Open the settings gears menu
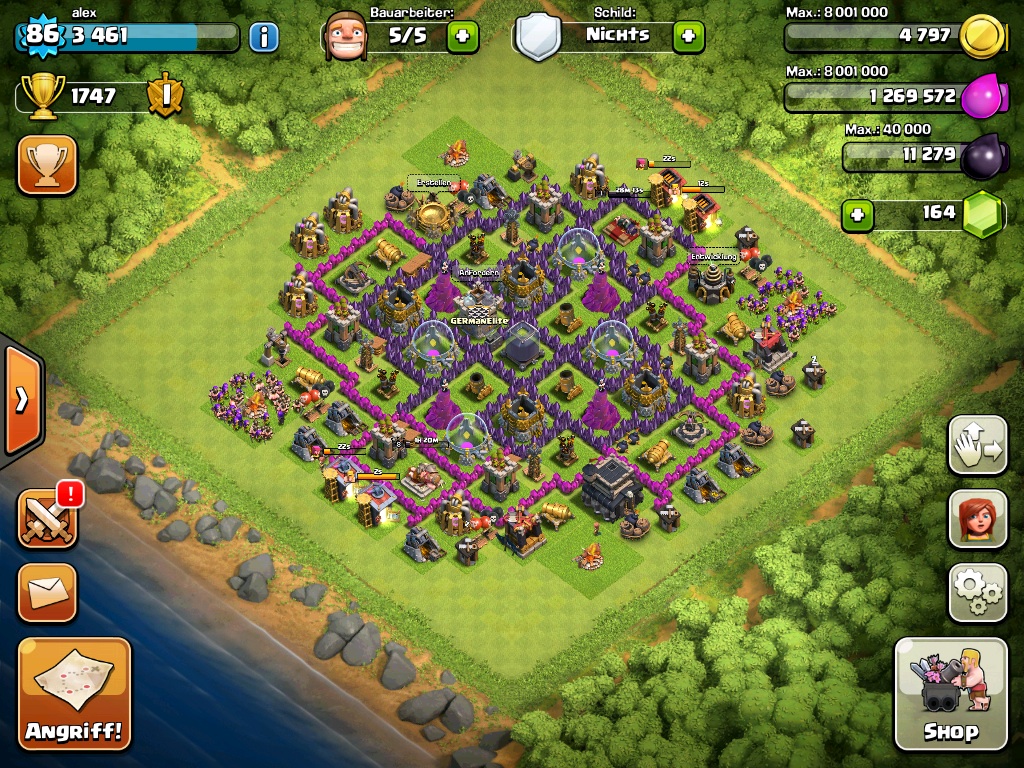1024x768 pixels. click(x=977, y=592)
